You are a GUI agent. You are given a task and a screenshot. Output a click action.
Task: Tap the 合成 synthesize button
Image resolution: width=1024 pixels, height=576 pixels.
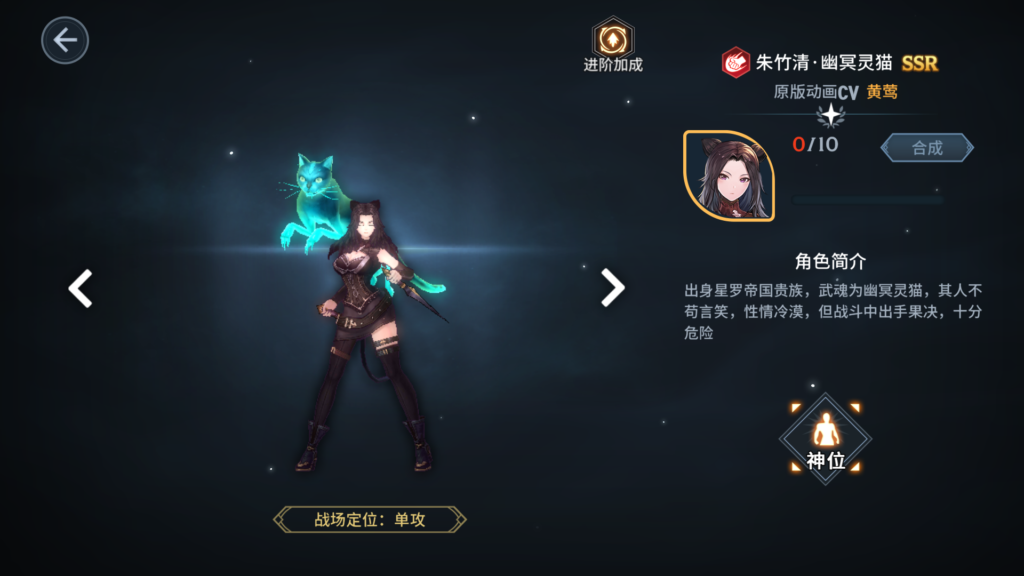[x=927, y=148]
